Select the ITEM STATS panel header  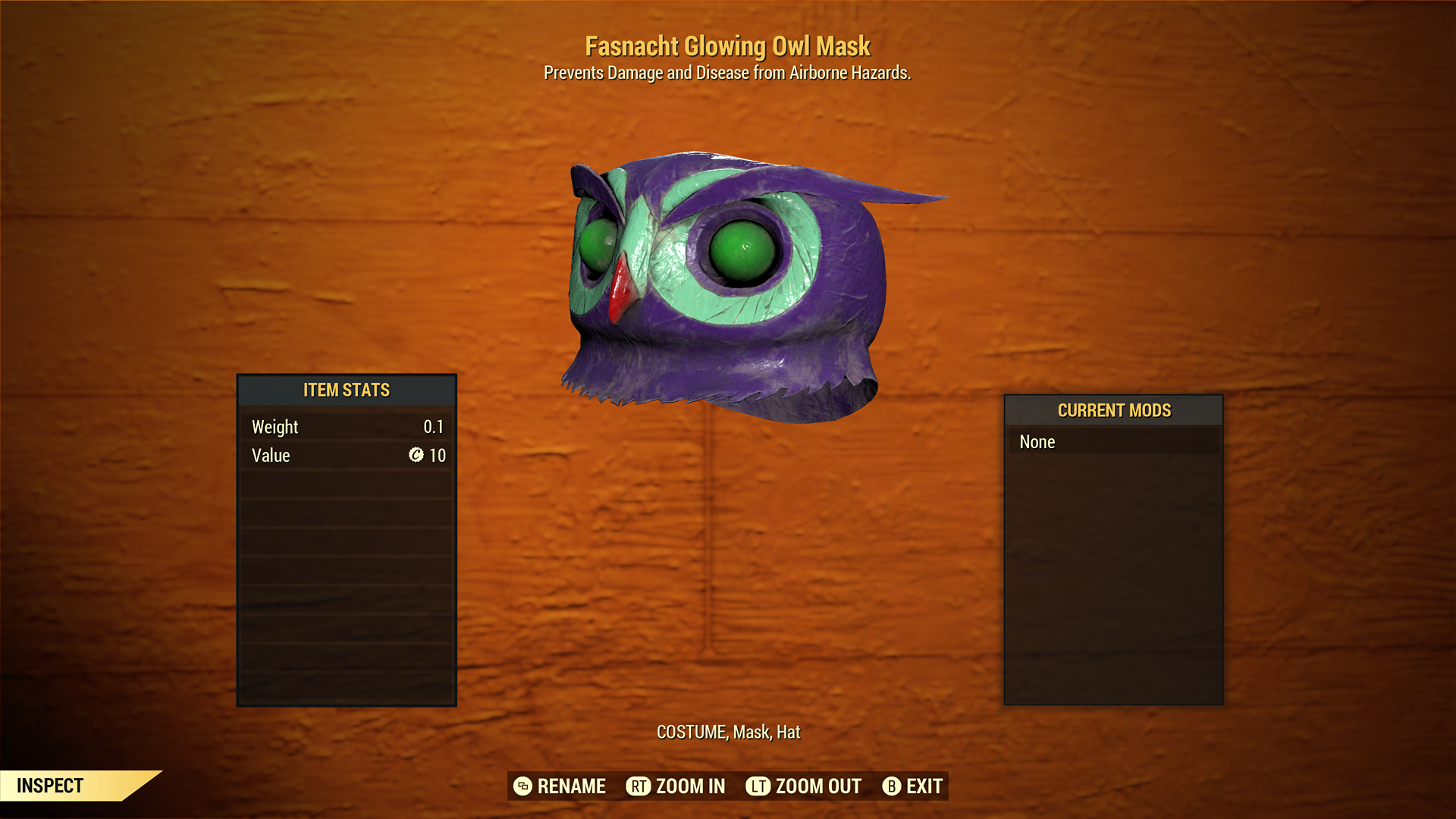click(x=346, y=390)
